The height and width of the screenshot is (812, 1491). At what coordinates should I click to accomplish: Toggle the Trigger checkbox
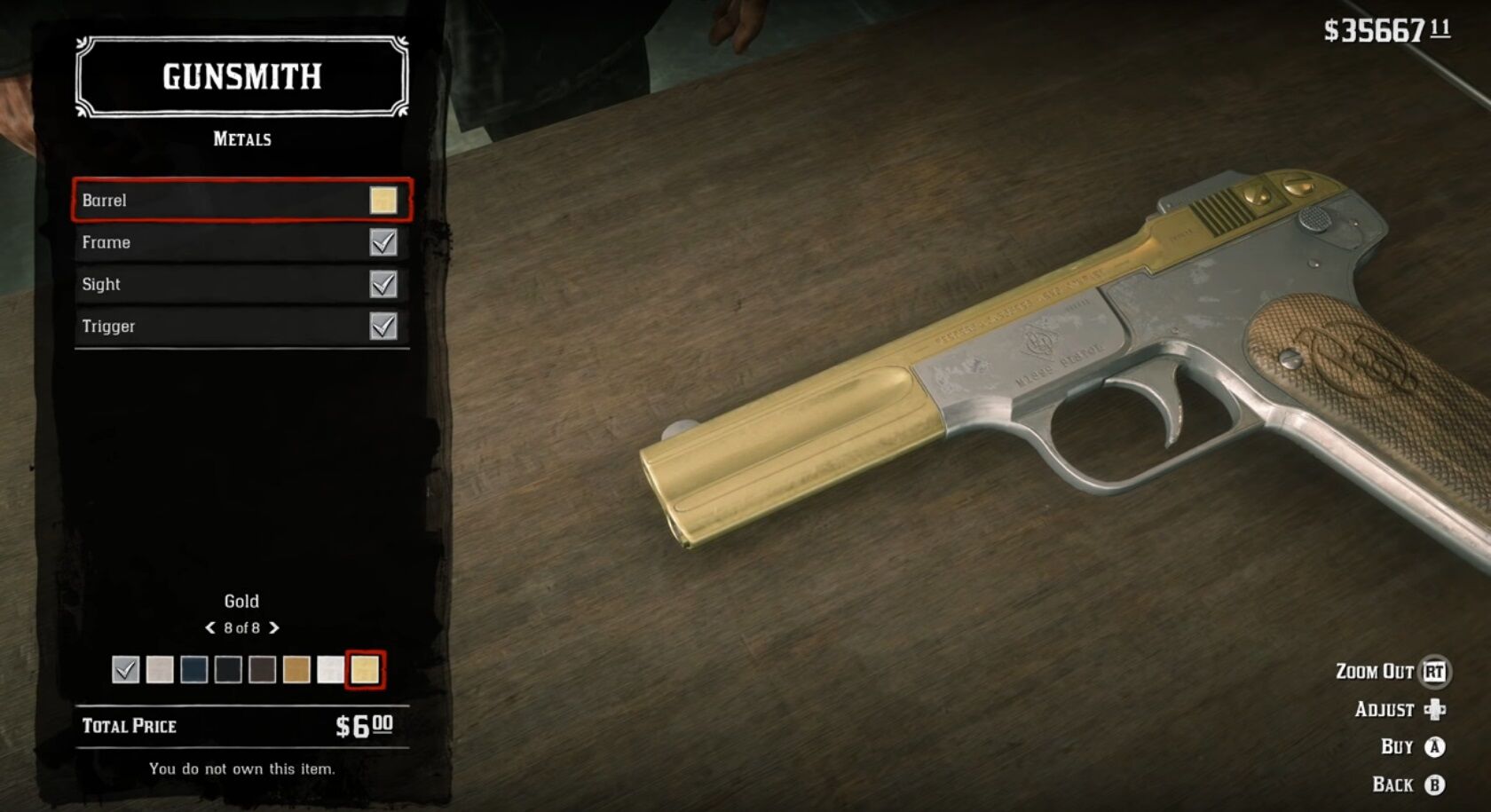tap(382, 326)
